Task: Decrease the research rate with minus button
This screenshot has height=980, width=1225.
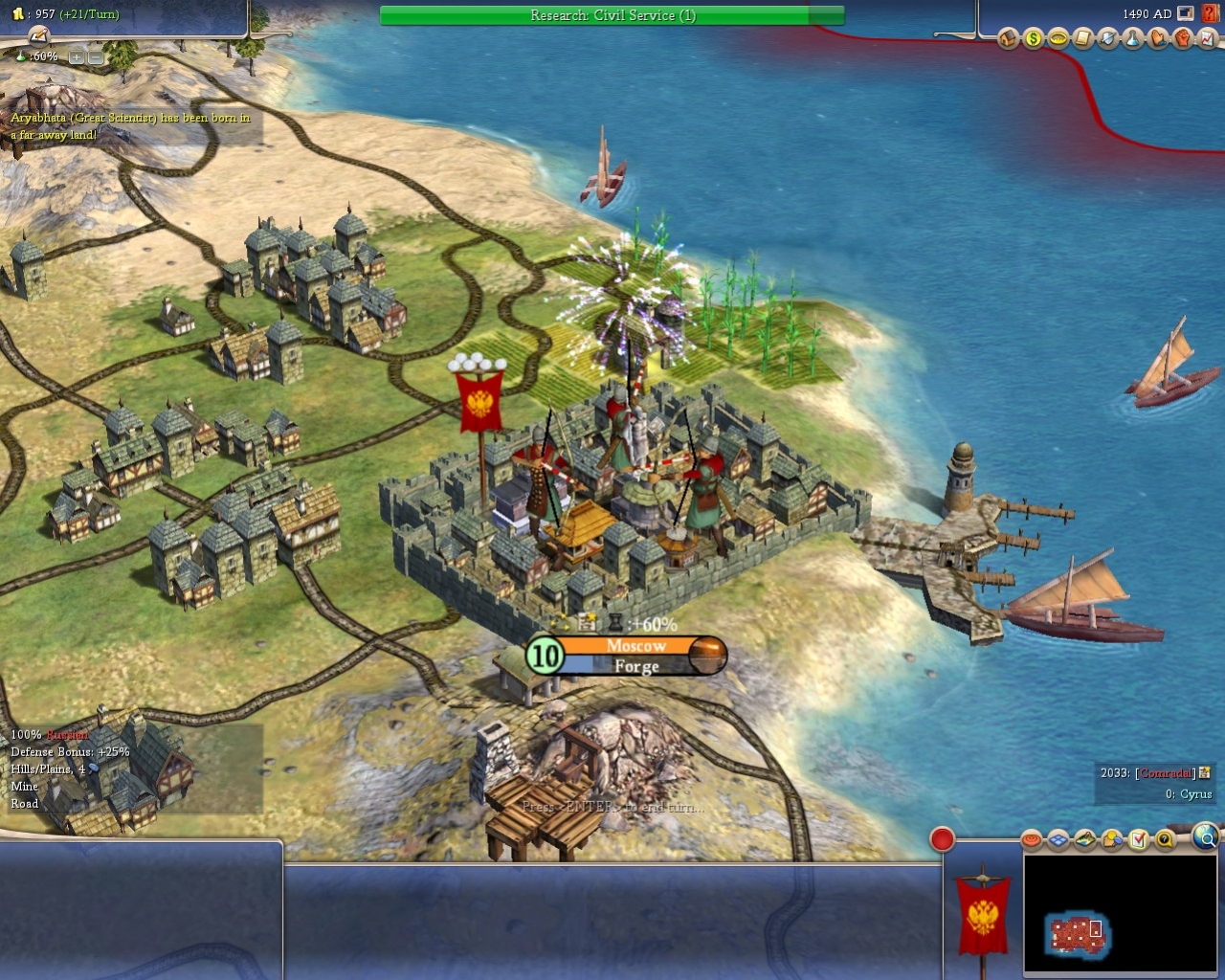Action: pos(96,57)
